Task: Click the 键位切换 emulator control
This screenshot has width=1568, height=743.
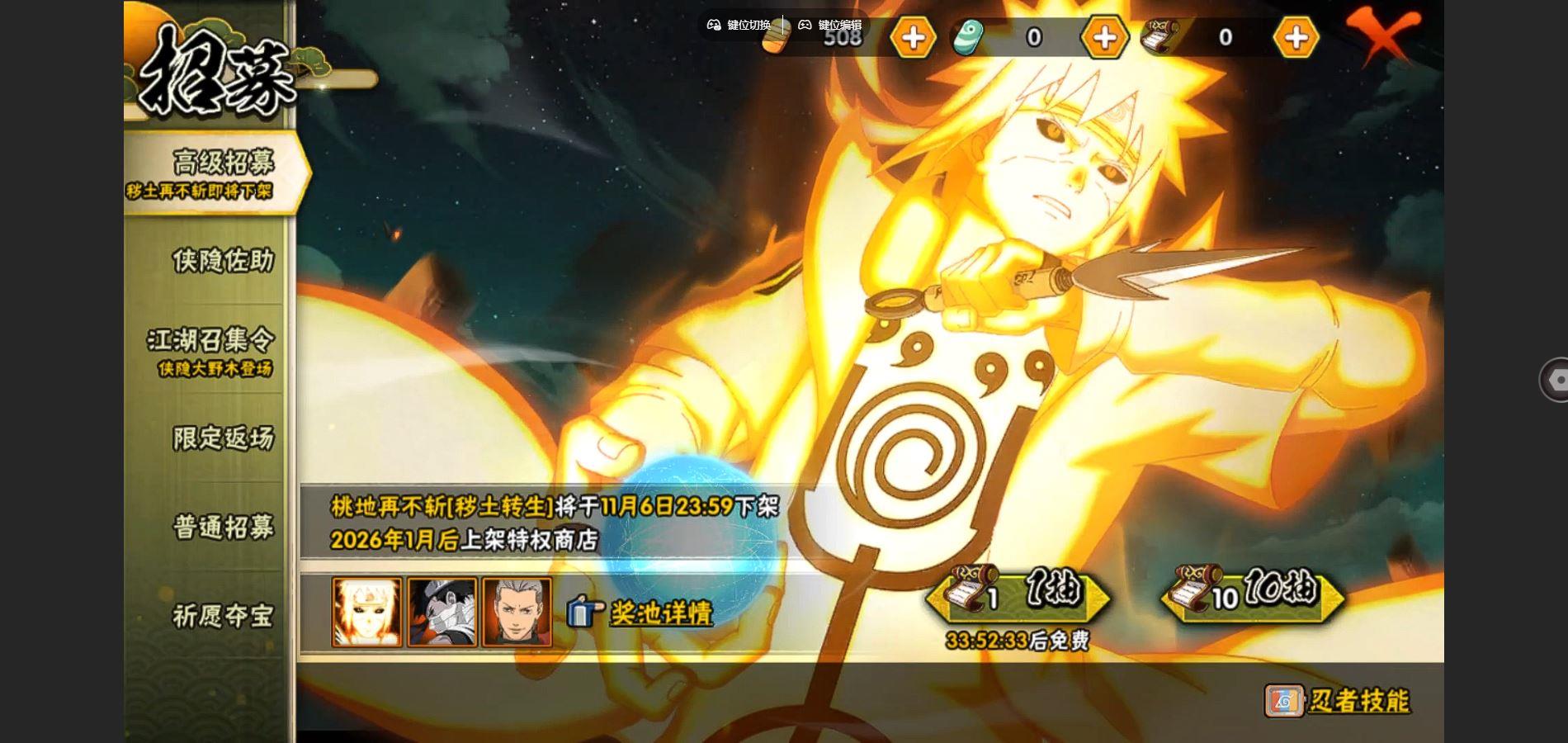Action: click(x=739, y=25)
